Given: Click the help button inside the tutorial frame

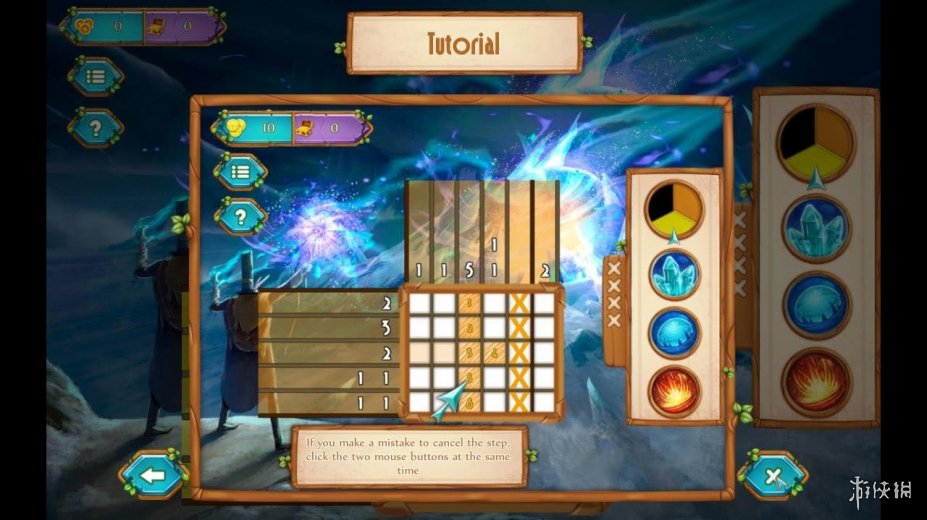Looking at the screenshot, I should tap(240, 214).
